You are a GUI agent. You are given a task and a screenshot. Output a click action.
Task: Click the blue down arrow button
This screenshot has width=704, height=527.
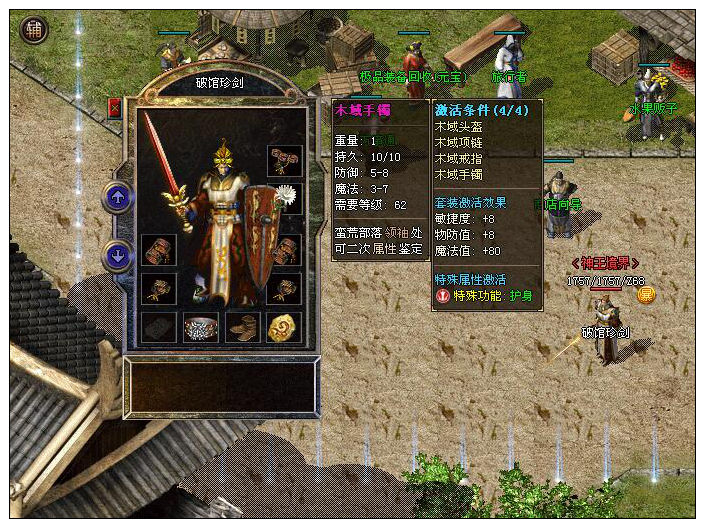[118, 256]
